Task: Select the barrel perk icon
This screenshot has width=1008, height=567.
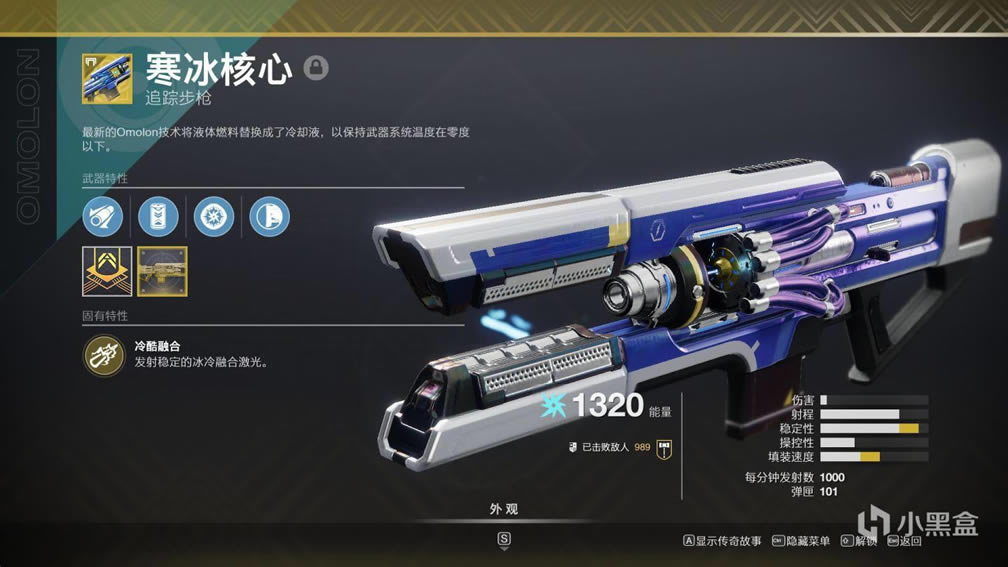Action: [103, 216]
